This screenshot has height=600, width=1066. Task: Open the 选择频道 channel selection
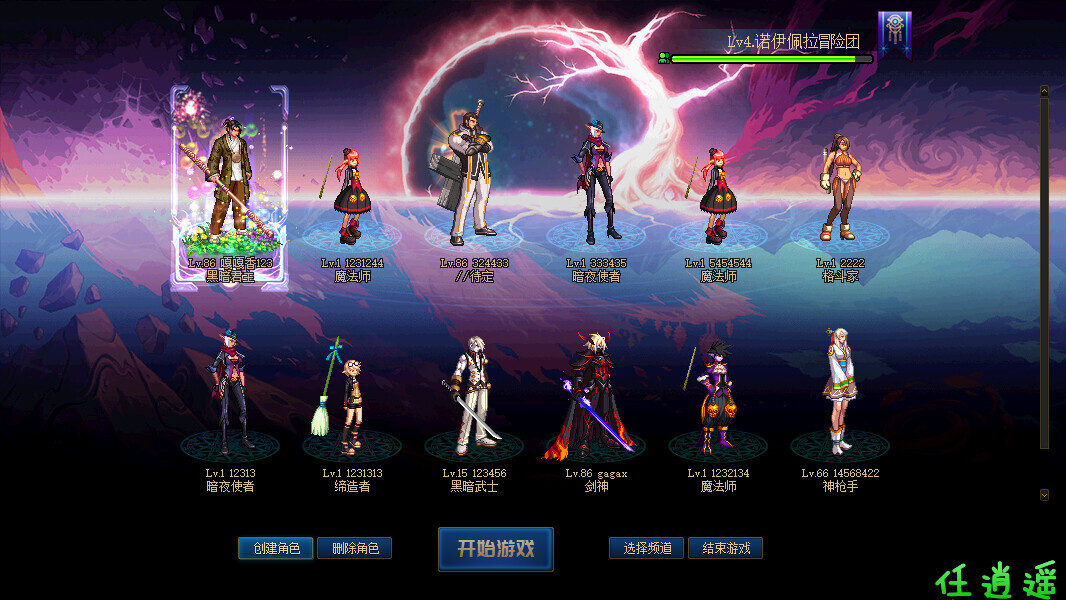tap(647, 548)
